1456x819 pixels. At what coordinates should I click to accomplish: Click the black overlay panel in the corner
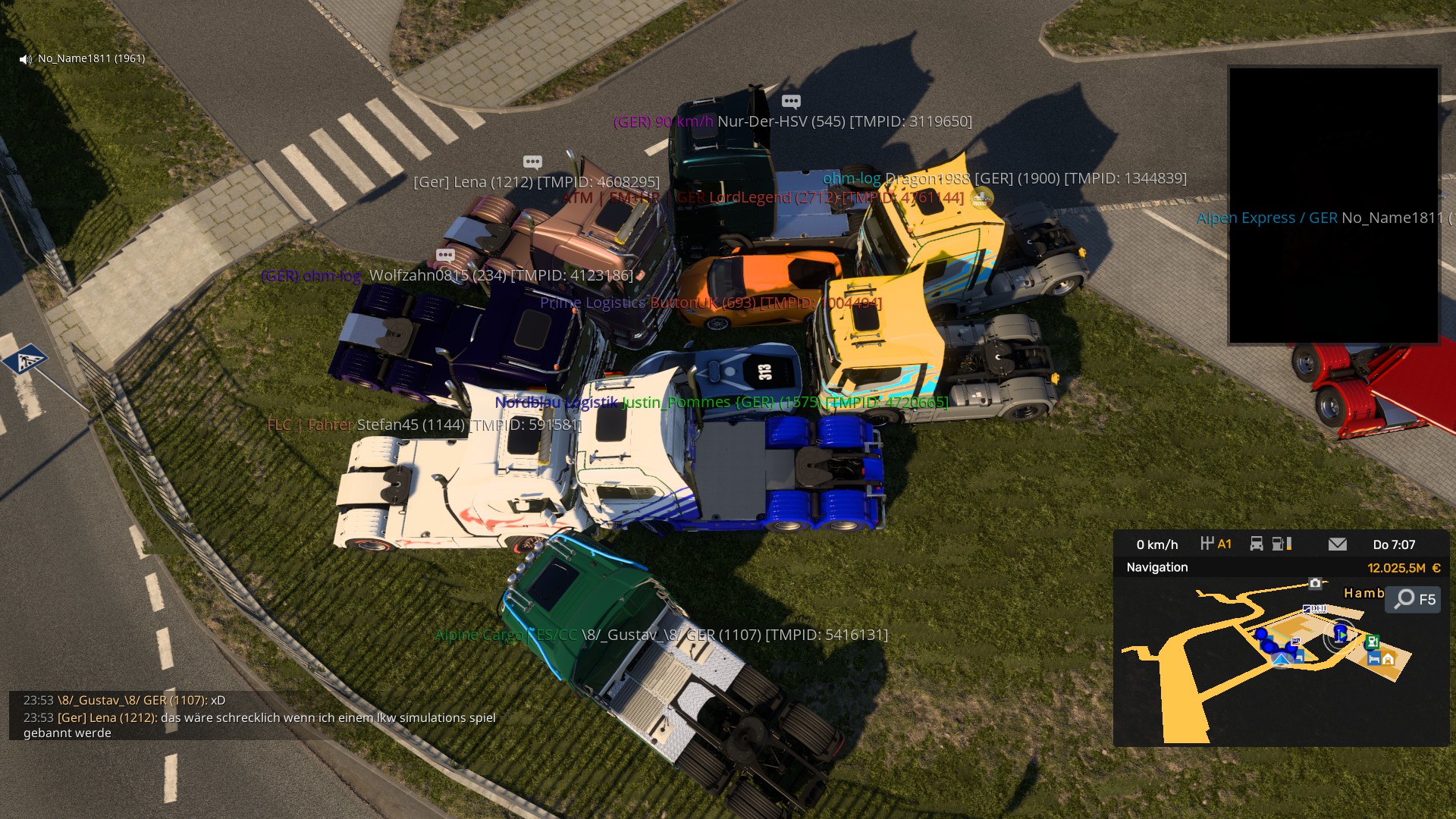1333,205
